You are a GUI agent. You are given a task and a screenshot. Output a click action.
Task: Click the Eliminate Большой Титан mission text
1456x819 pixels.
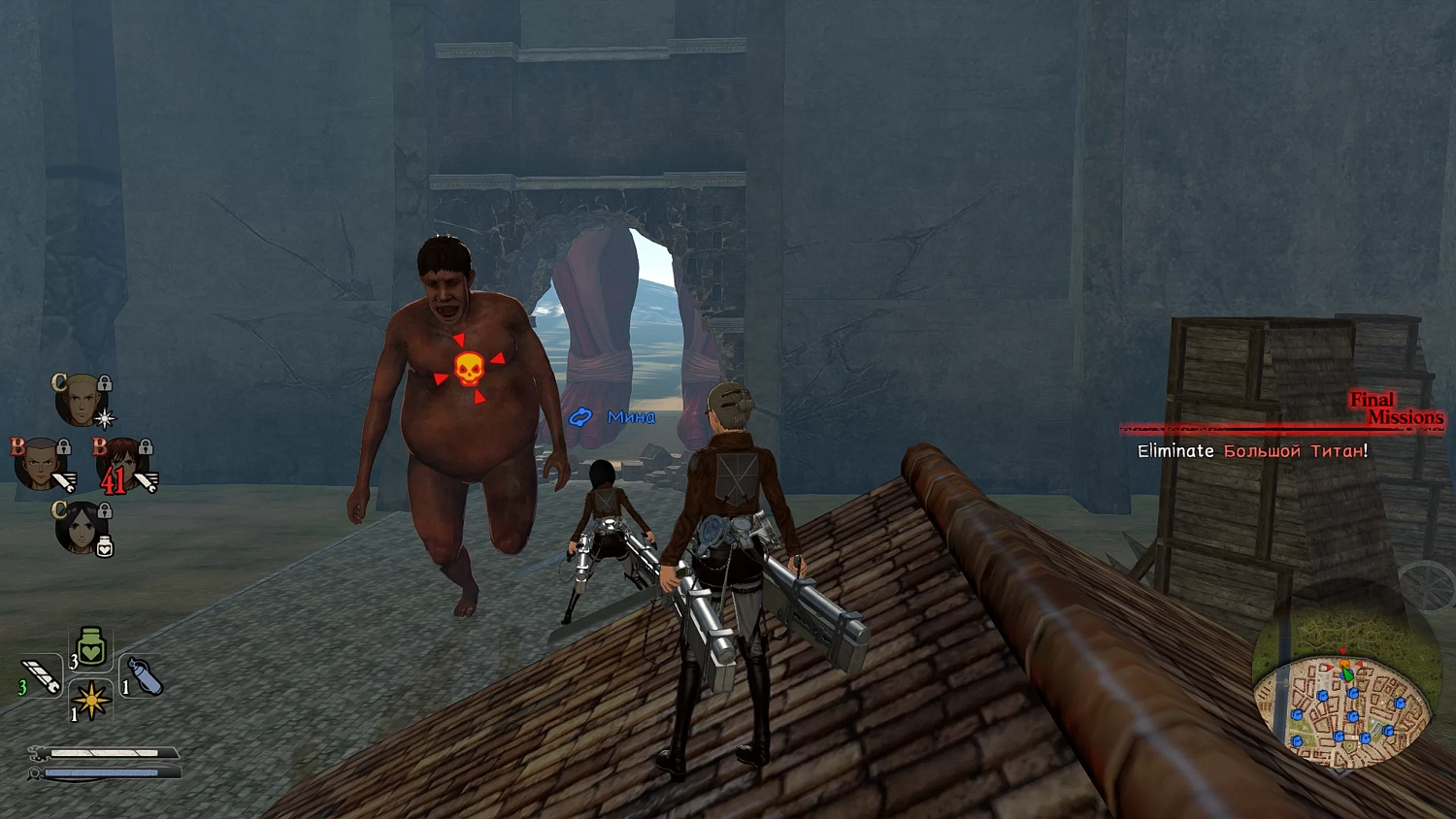(x=1252, y=450)
